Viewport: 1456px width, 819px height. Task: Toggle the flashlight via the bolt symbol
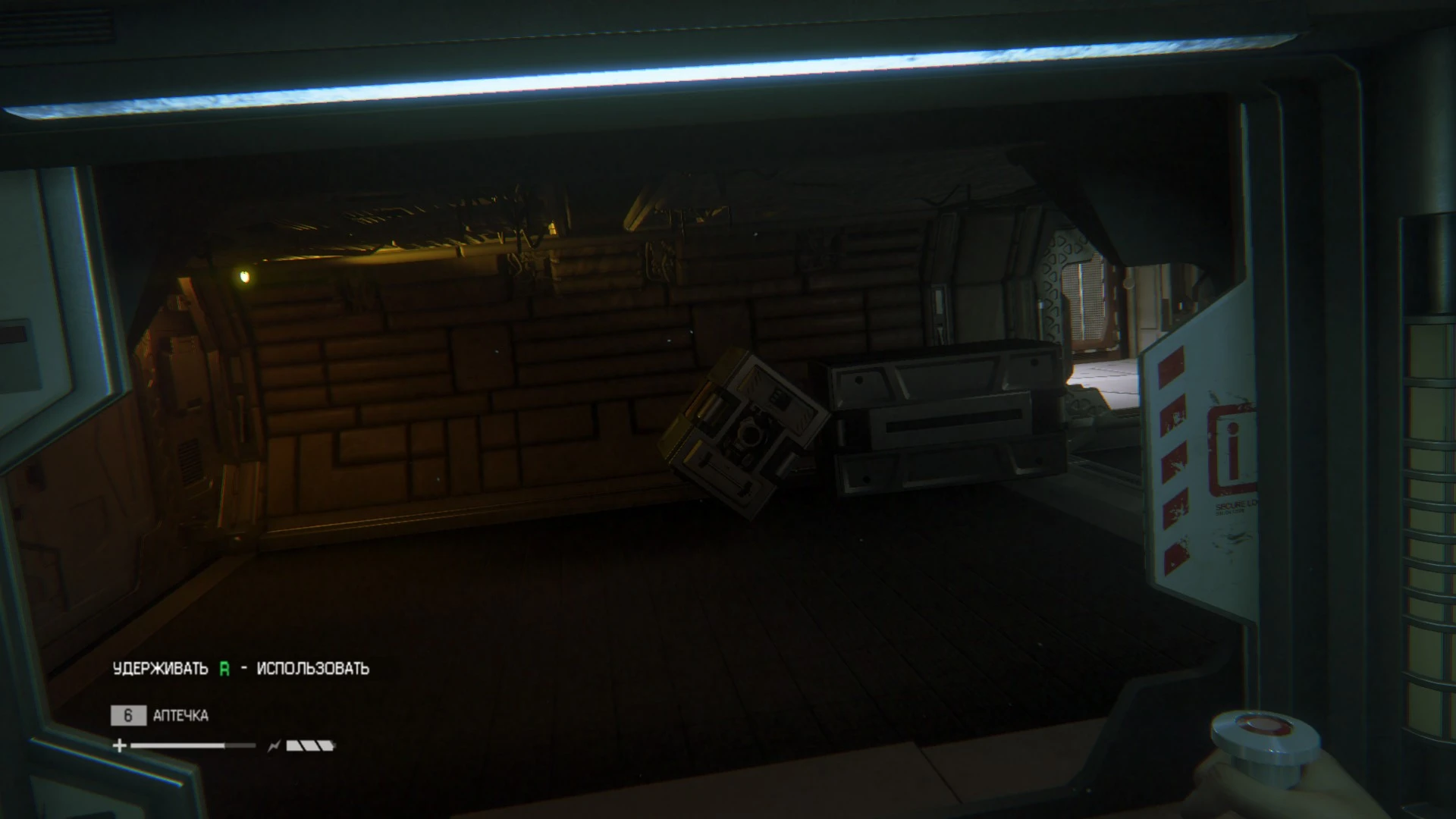(x=274, y=746)
